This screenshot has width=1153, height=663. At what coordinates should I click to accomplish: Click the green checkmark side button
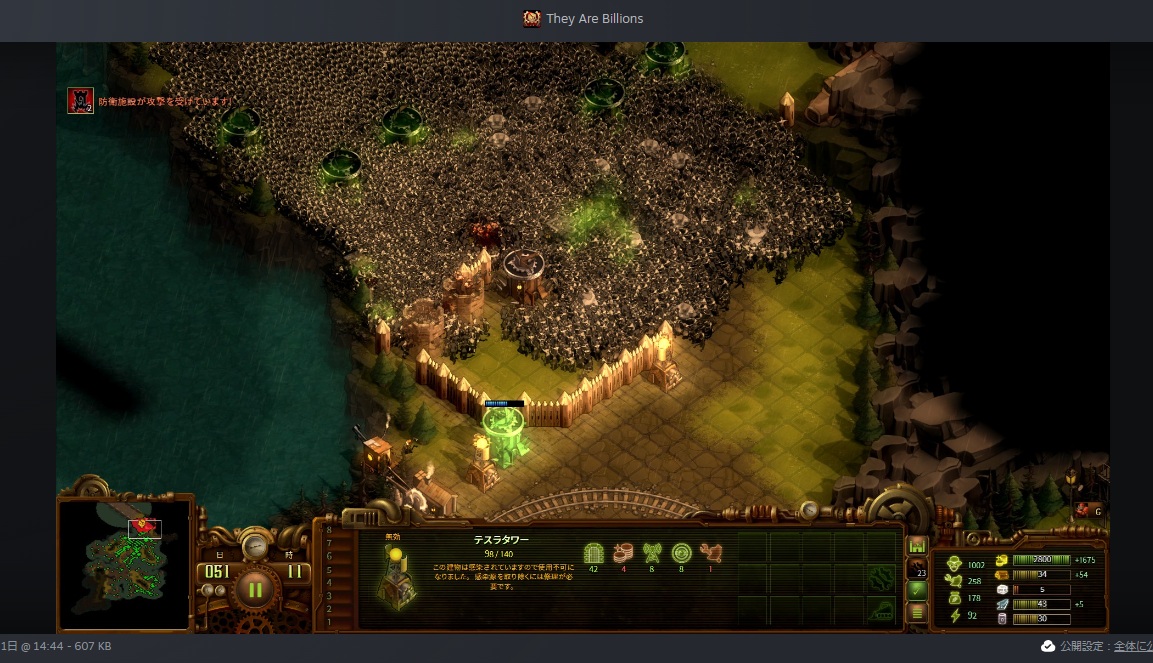[x=916, y=590]
